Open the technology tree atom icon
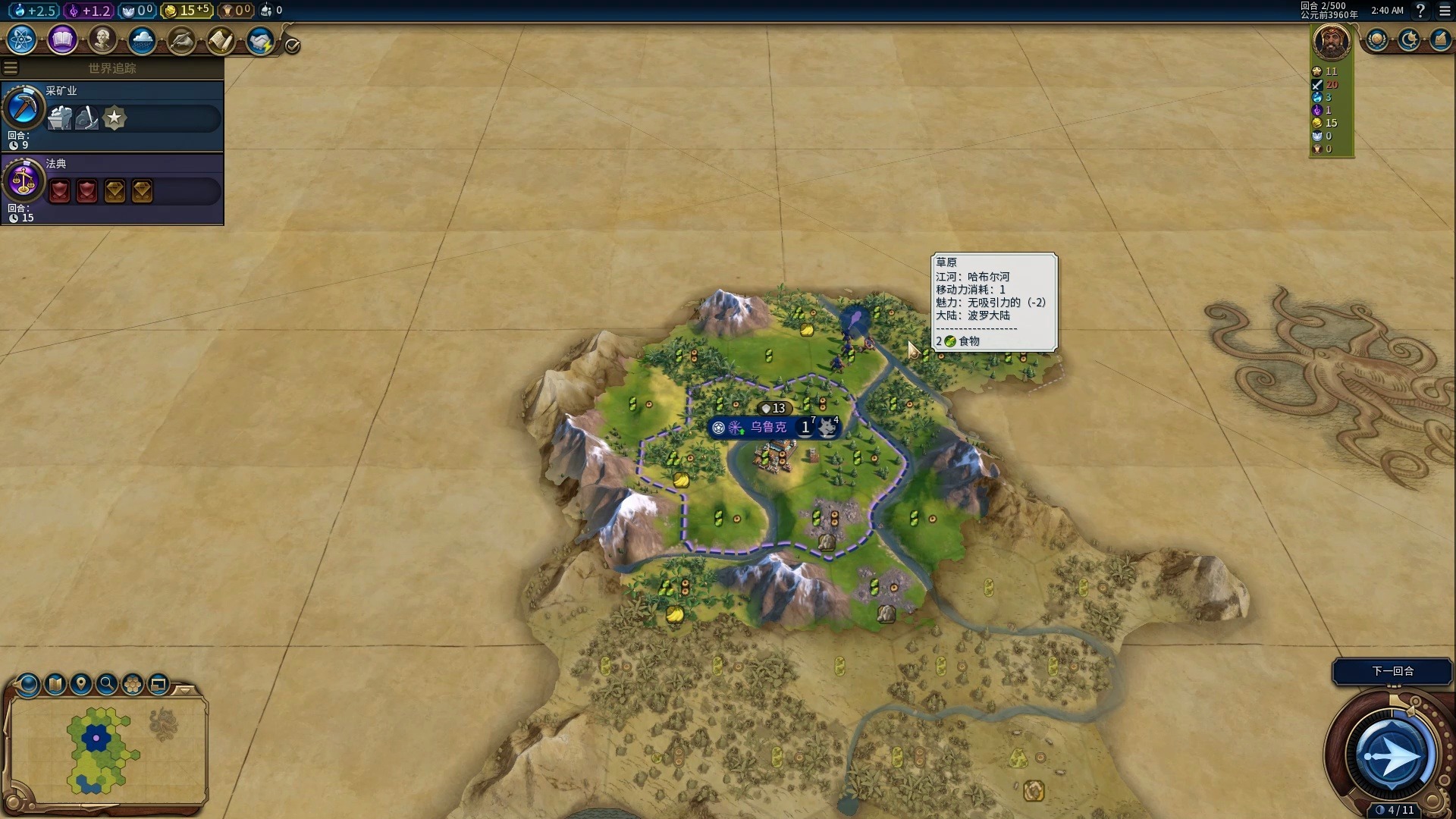1456x819 pixels. 22,39
